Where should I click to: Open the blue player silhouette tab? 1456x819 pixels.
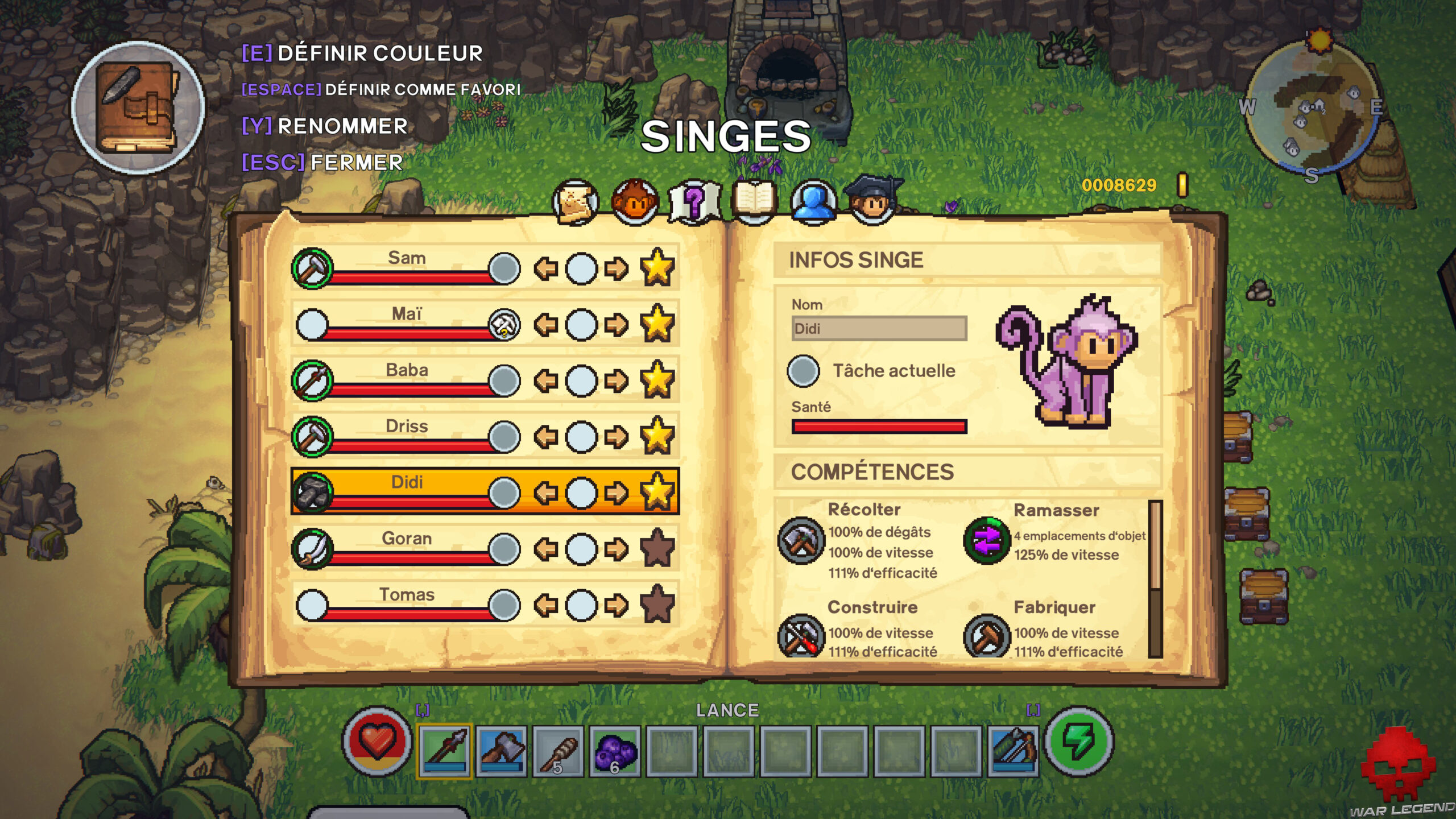coord(813,202)
